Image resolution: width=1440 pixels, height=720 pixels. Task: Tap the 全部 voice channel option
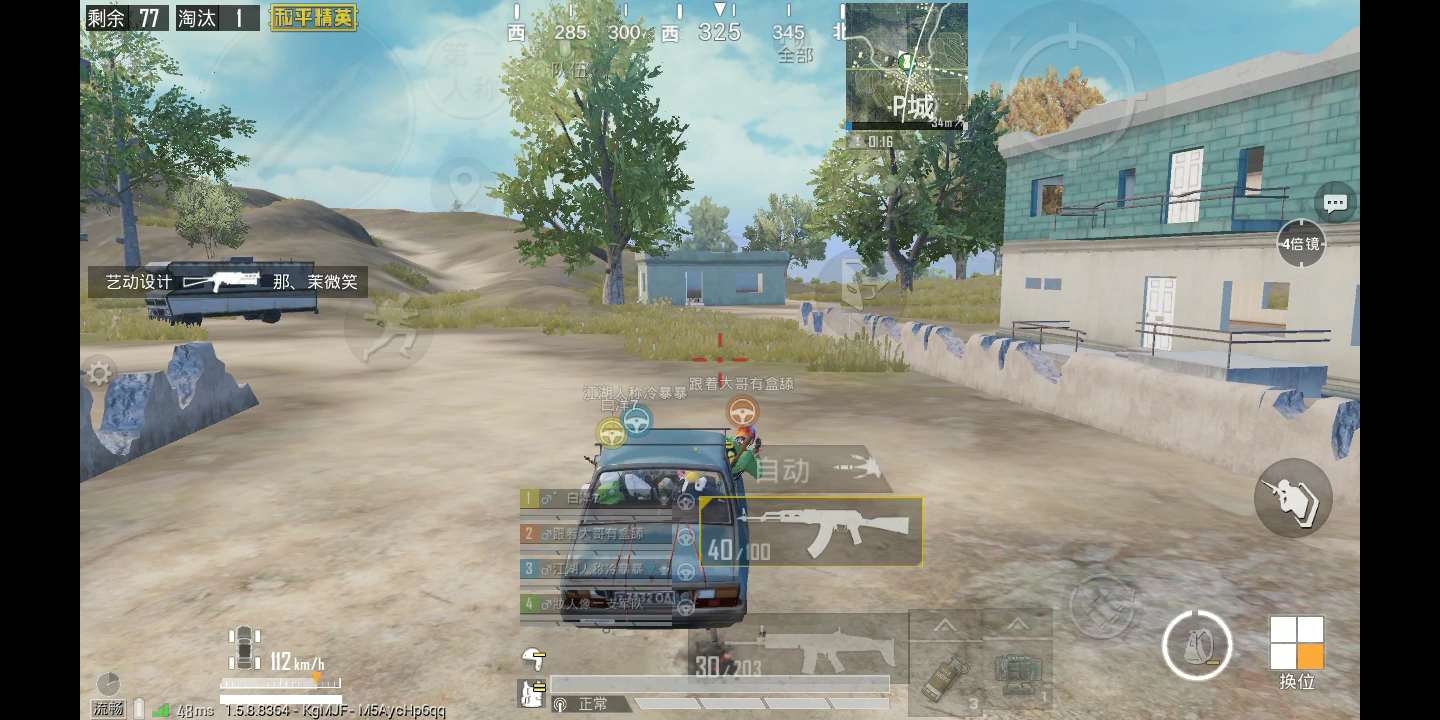click(x=795, y=56)
